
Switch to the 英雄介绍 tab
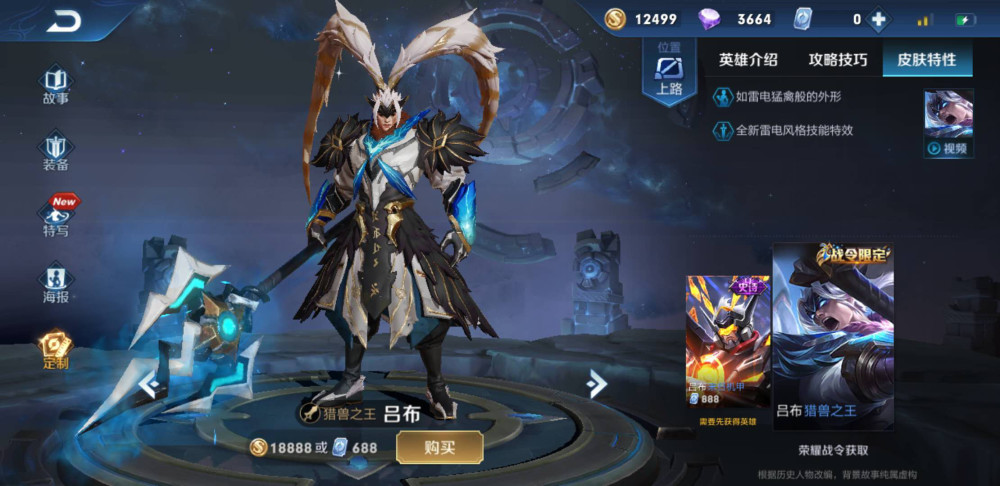pos(748,60)
